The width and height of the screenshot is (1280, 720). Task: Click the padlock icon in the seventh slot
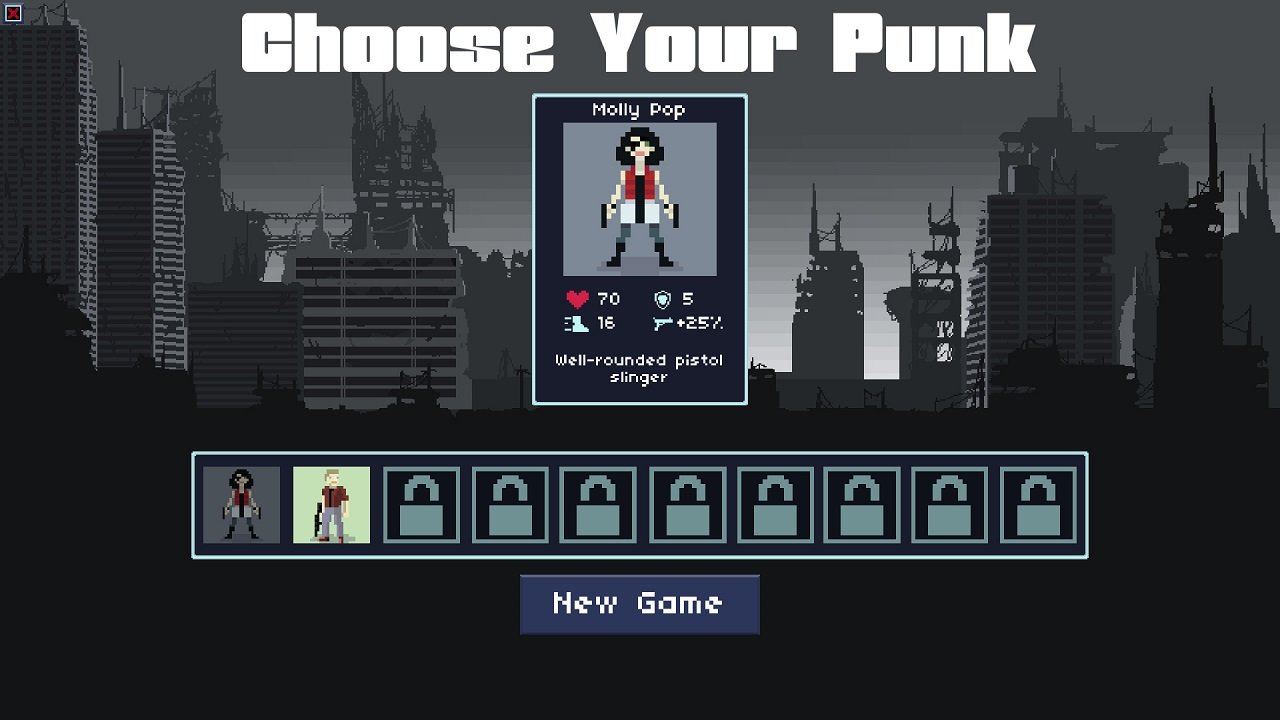point(775,505)
